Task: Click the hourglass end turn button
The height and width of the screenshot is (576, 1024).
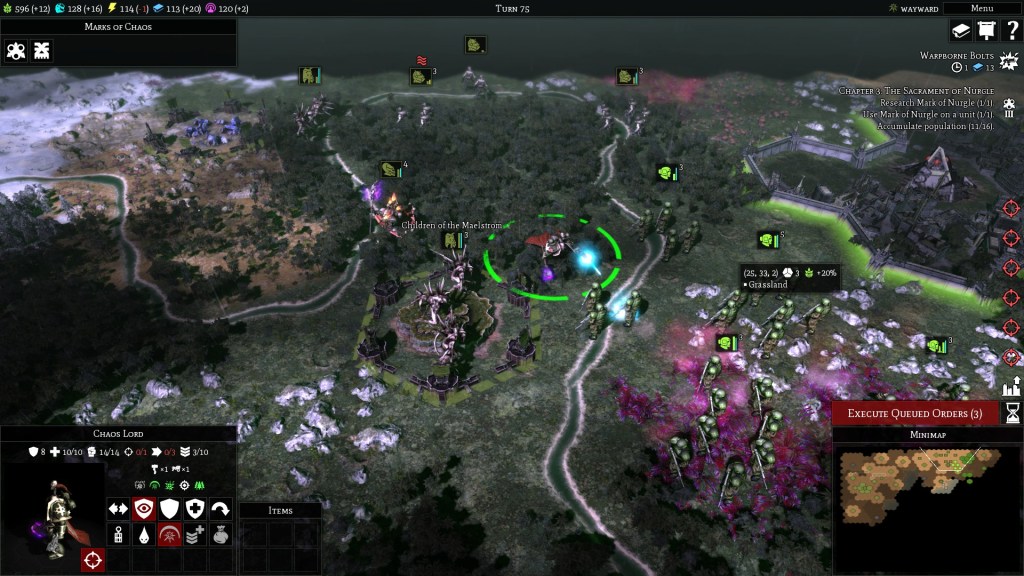Action: [1012, 413]
